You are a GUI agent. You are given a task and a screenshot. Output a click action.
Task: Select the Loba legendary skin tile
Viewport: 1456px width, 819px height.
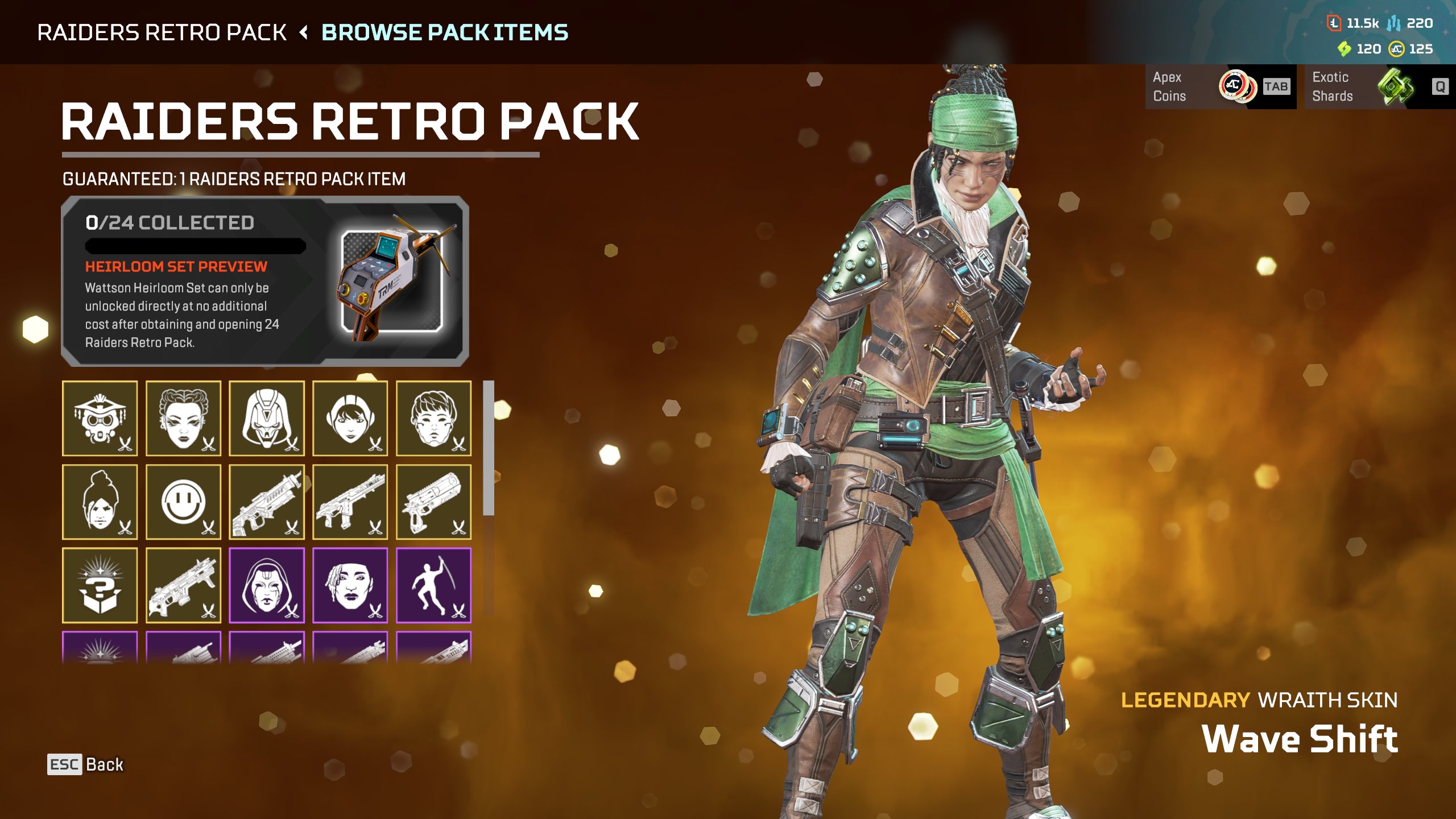pos(183,419)
